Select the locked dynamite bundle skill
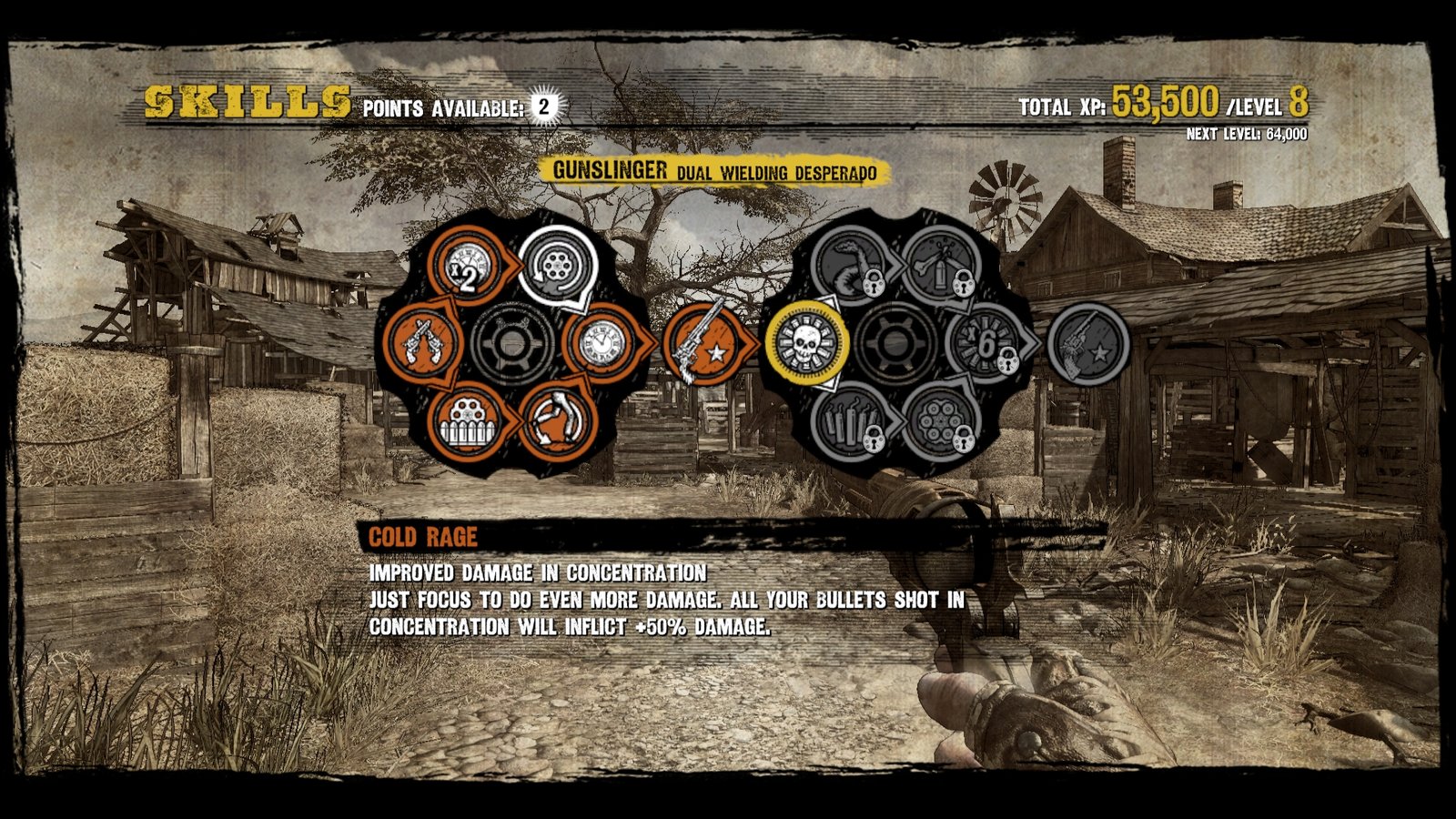1456x819 pixels. tap(851, 422)
